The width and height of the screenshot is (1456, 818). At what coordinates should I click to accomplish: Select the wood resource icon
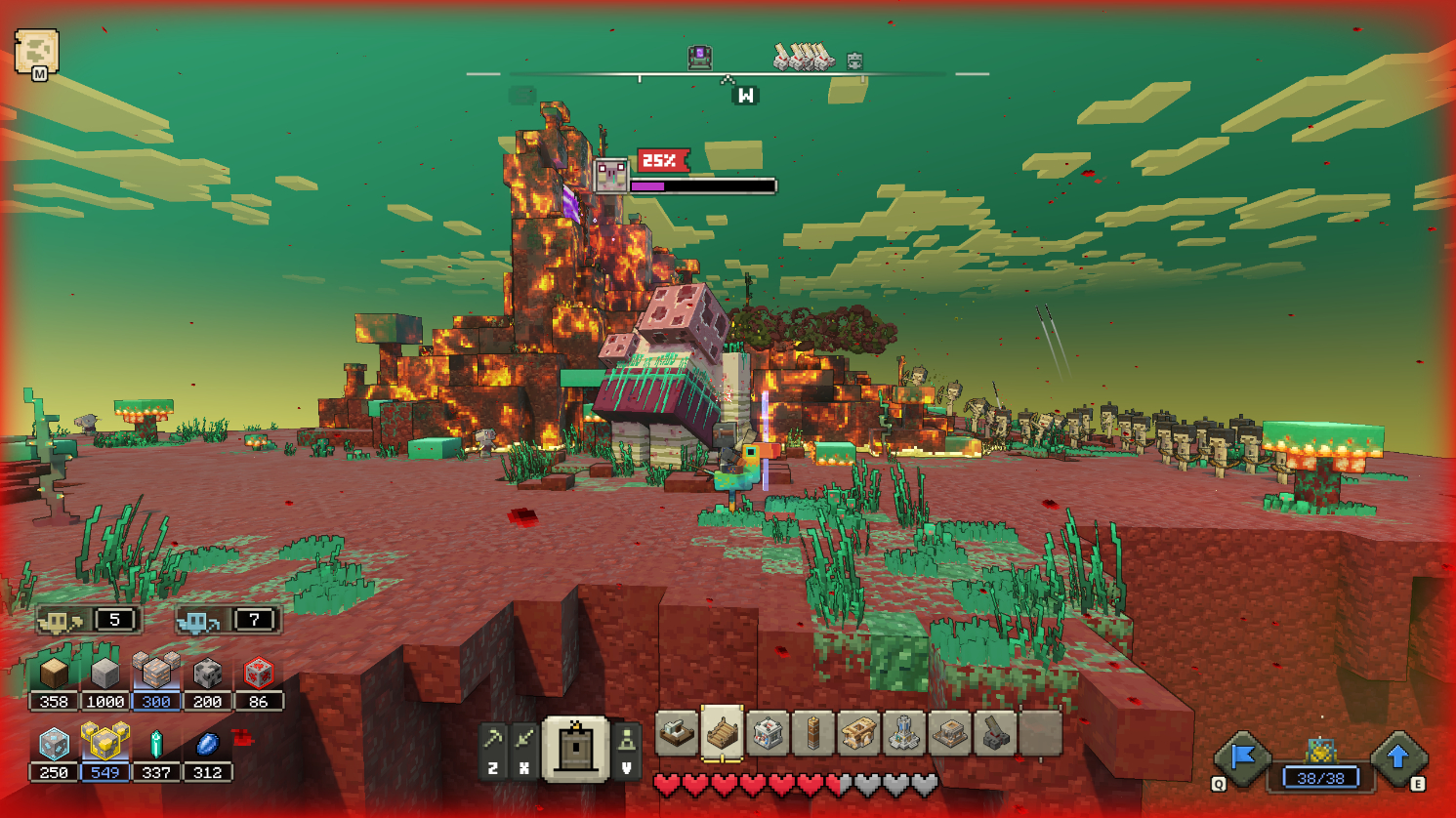(54, 674)
